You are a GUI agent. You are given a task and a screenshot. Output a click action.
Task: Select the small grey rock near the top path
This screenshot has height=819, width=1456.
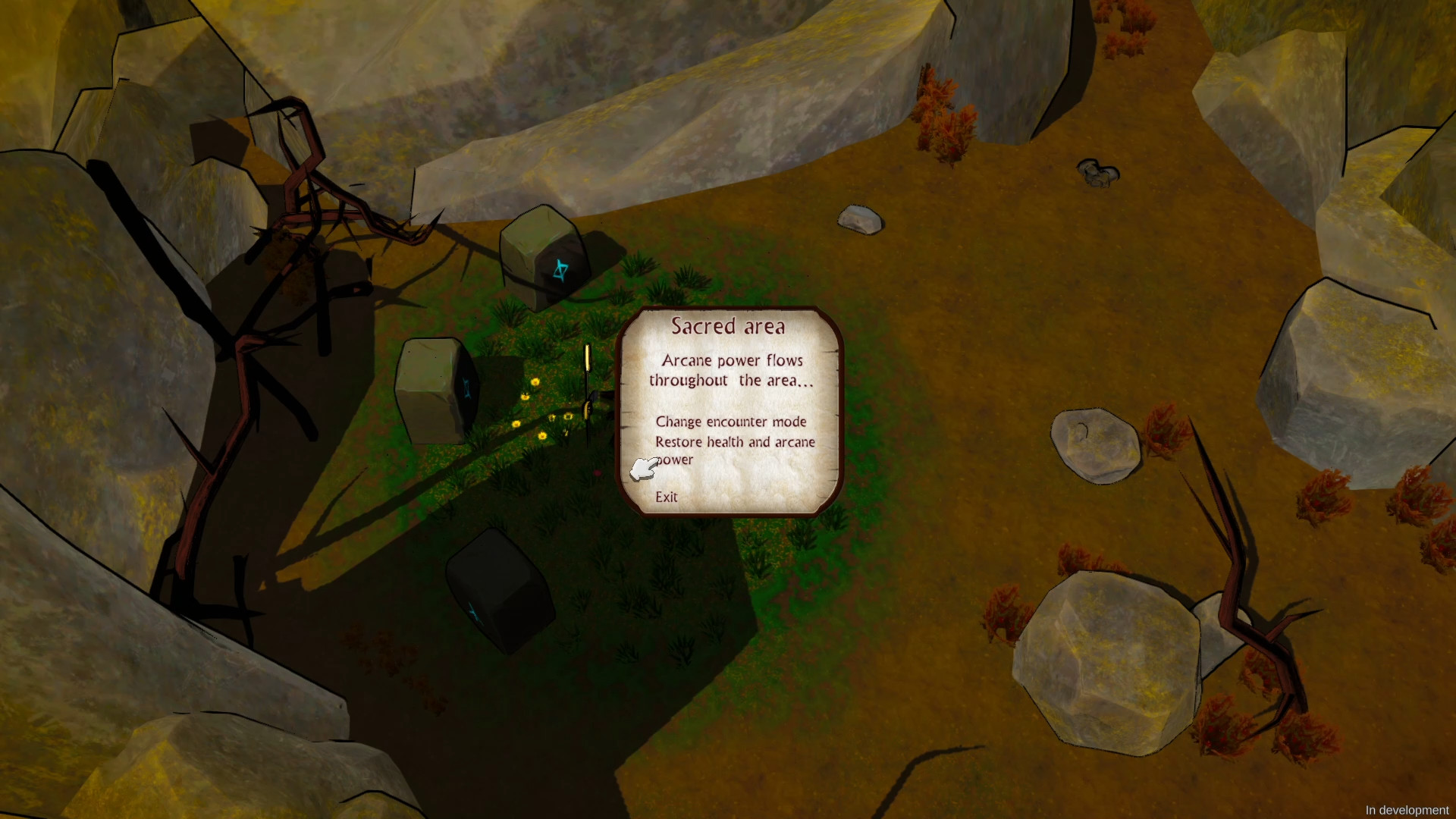[x=861, y=220]
